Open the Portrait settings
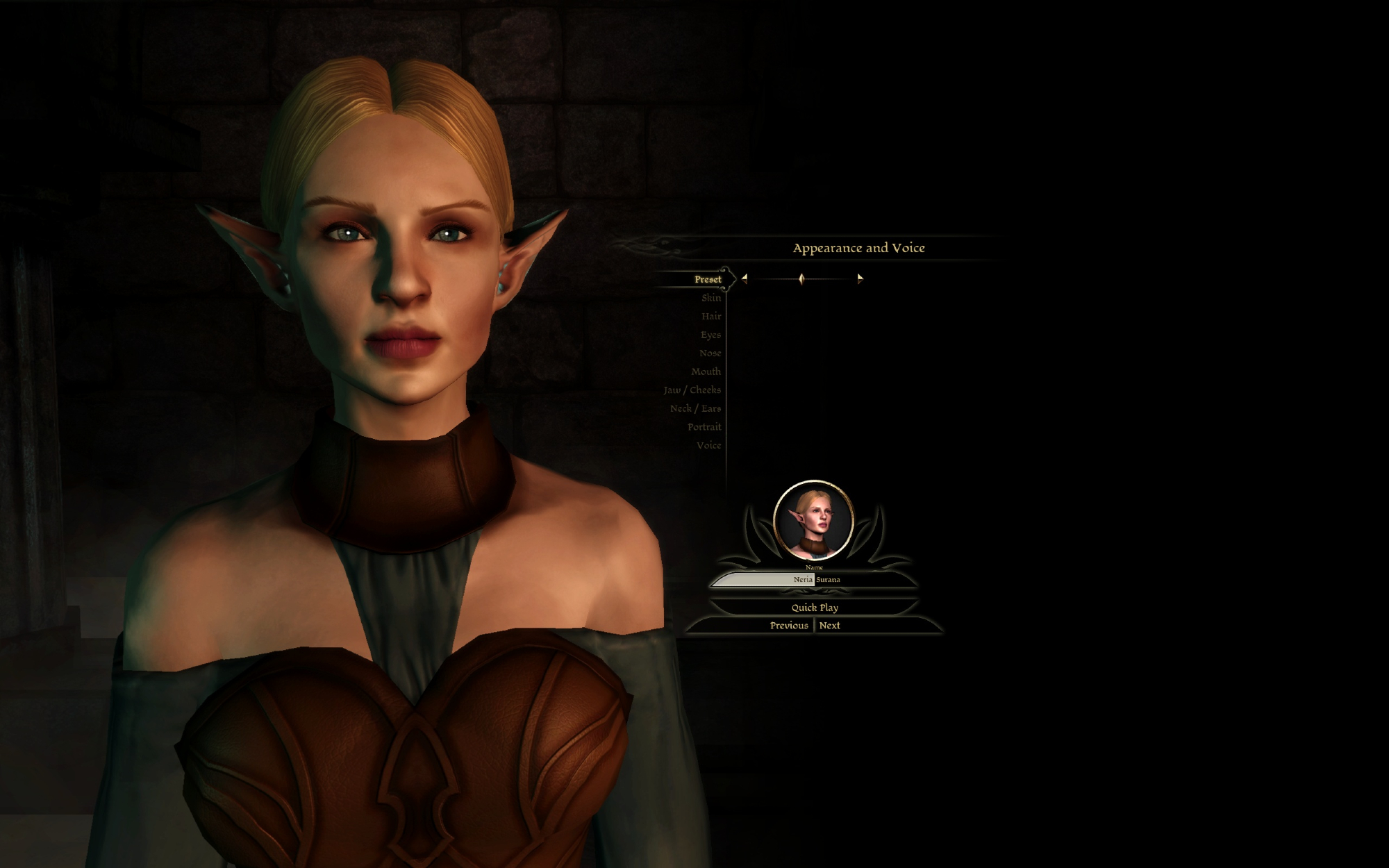 [704, 427]
